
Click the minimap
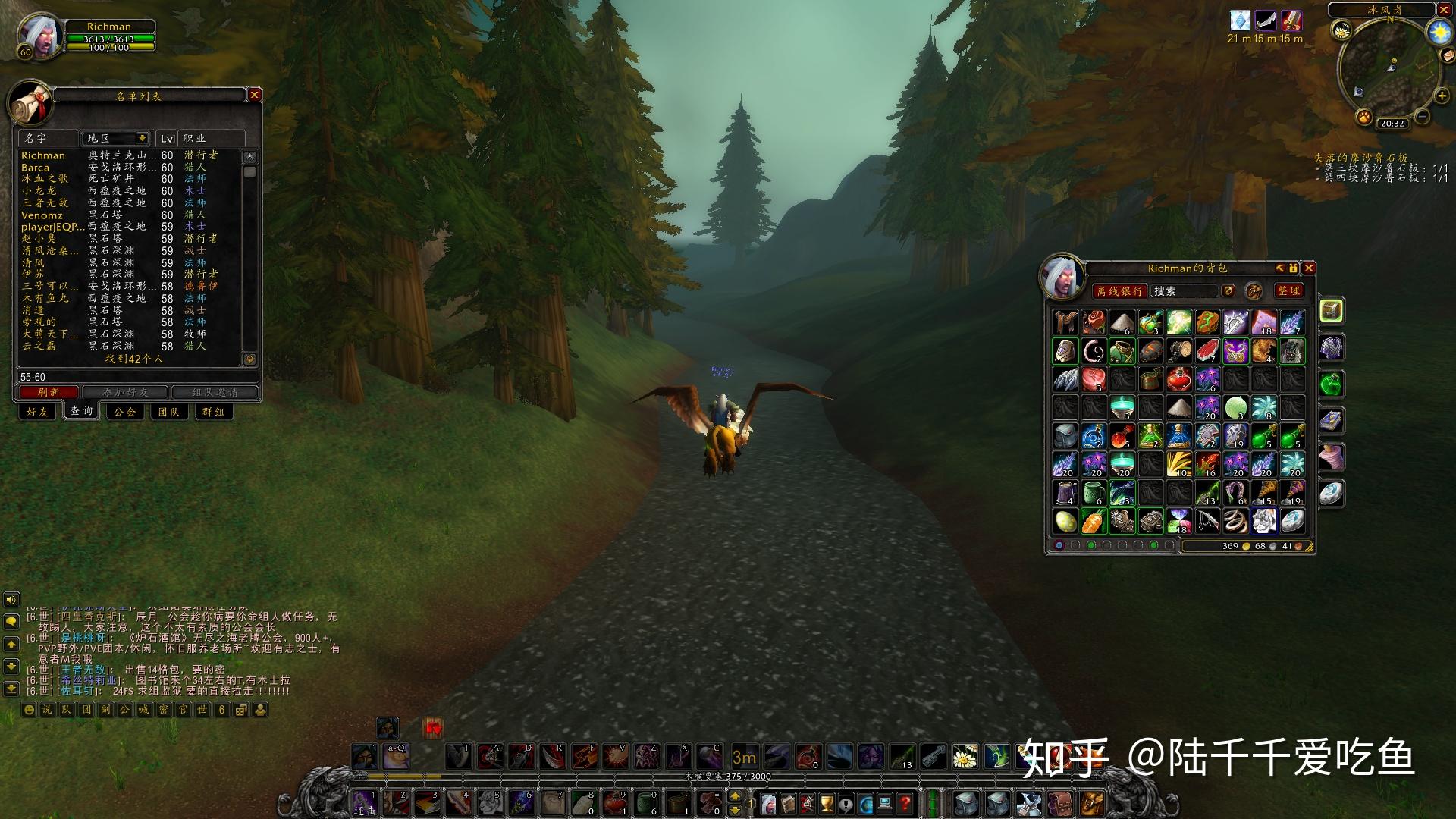1391,67
